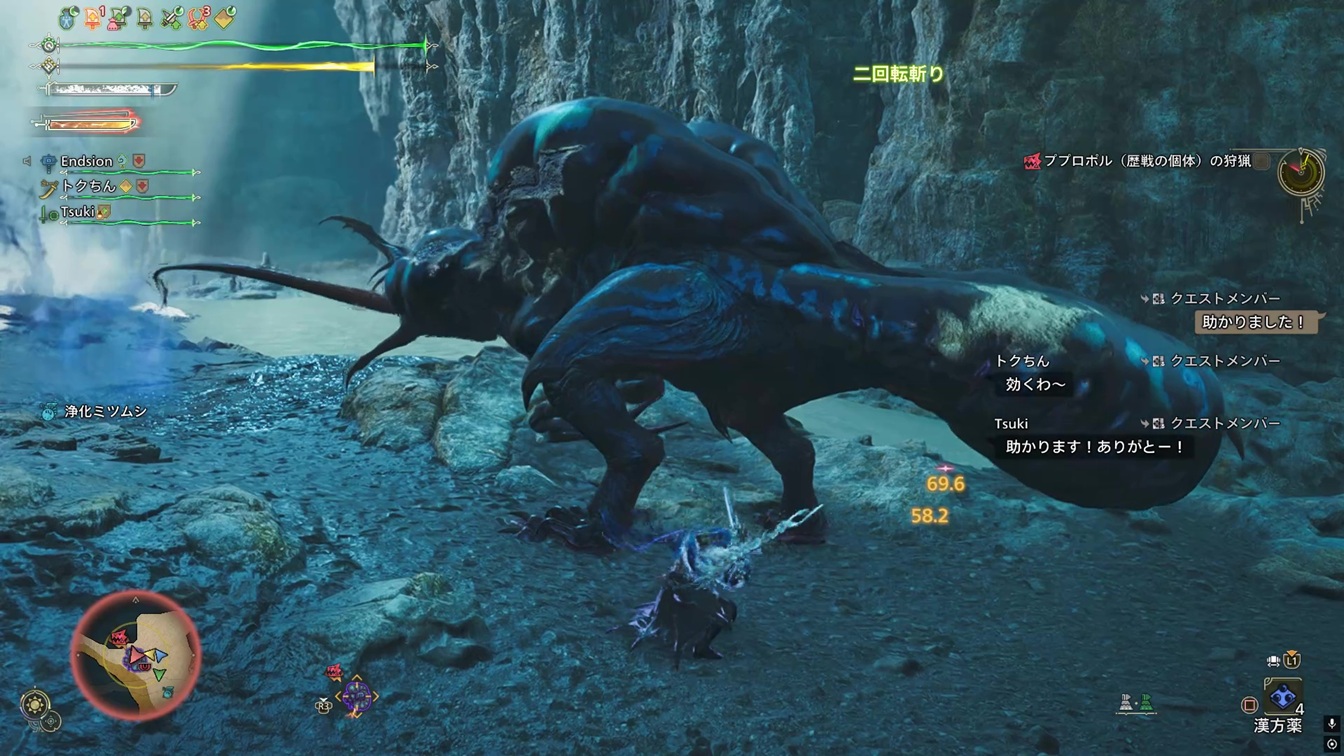Screen dimensions: 1344x756
Task: Click the red monster icon on the minimap
Action: pos(119,638)
